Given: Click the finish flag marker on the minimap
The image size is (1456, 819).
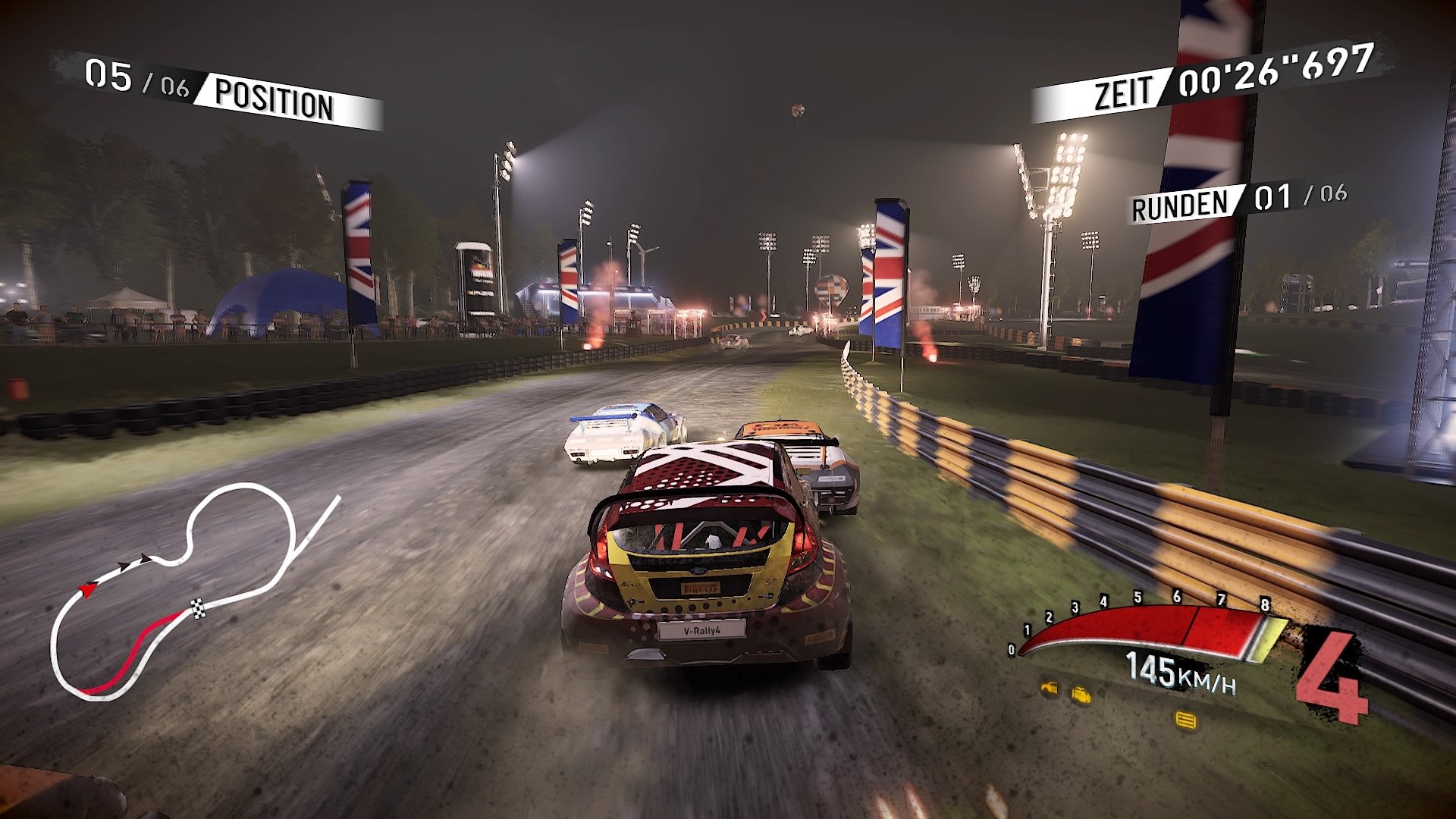Looking at the screenshot, I should pos(198,608).
